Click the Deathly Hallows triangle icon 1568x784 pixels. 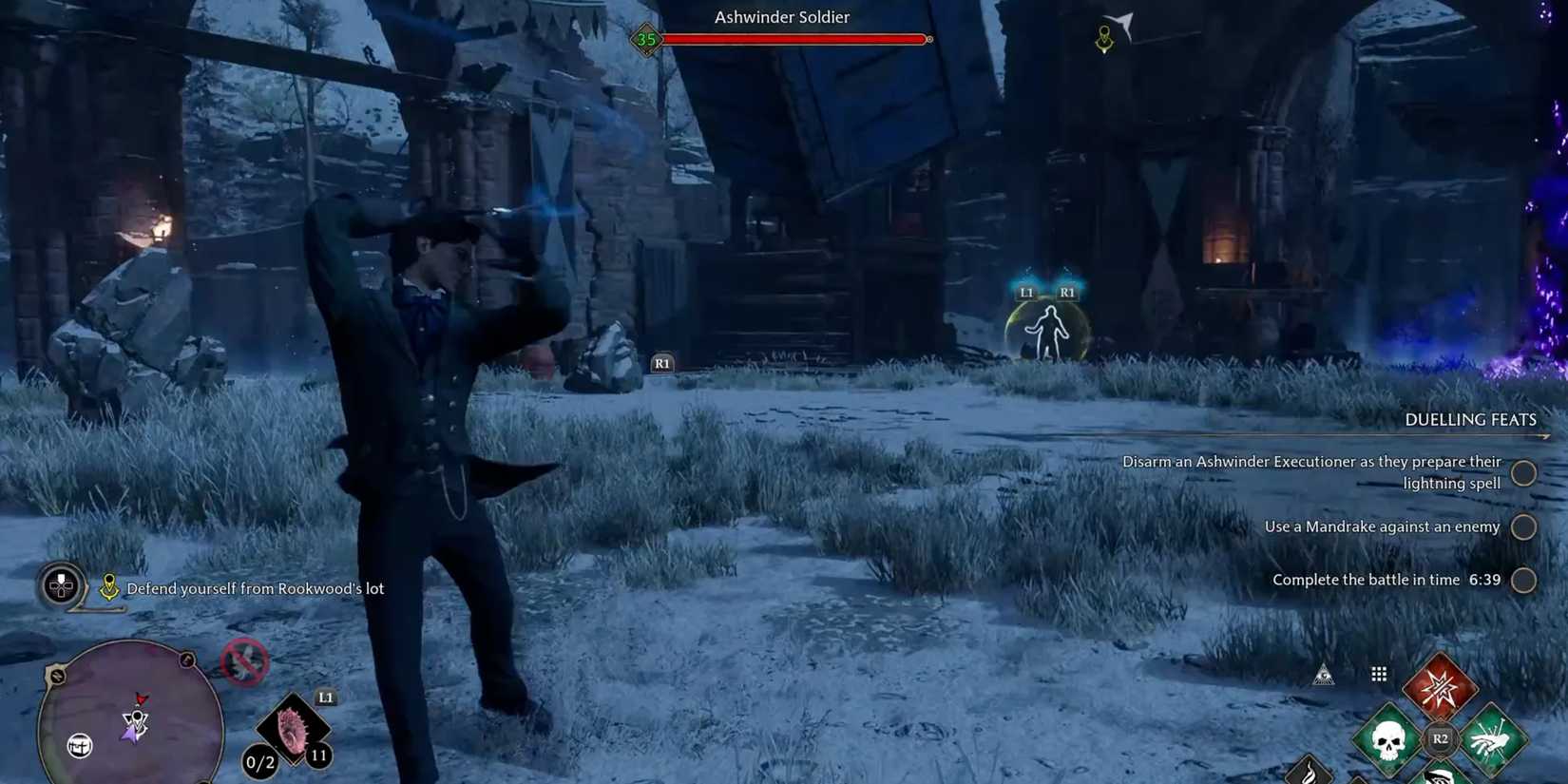pyautogui.click(x=1323, y=674)
